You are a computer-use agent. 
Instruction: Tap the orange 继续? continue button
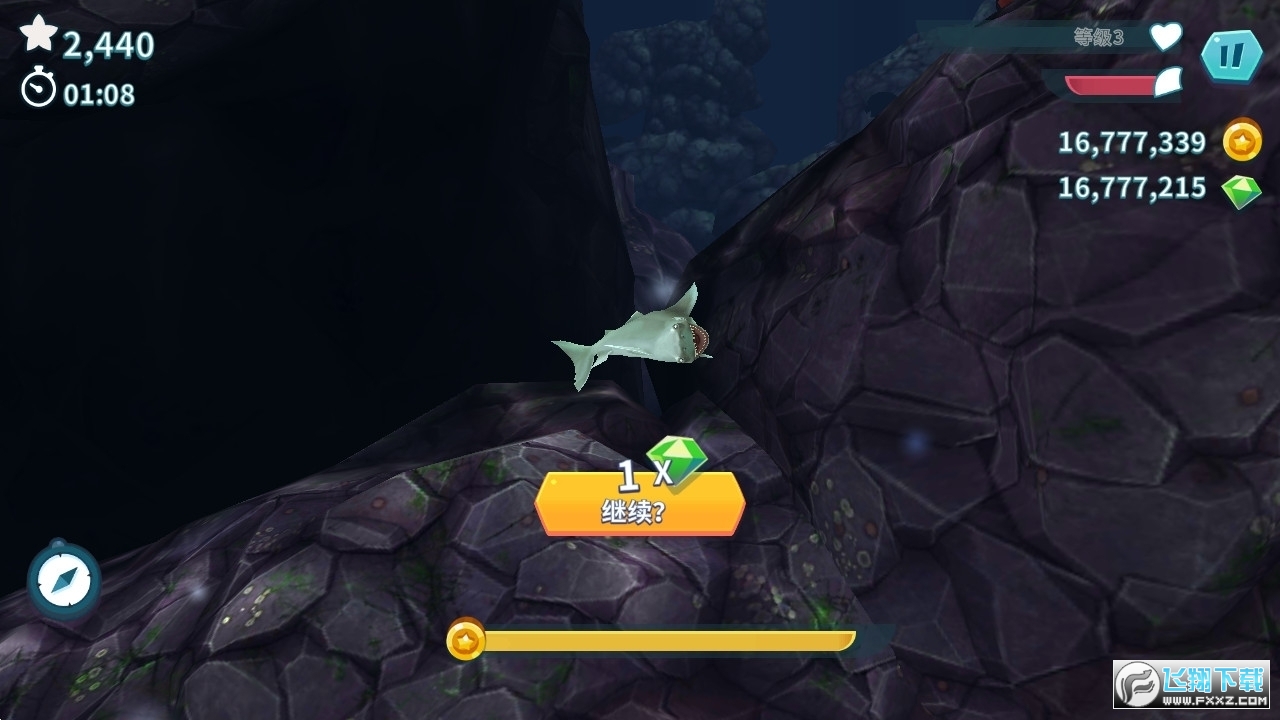[640, 503]
